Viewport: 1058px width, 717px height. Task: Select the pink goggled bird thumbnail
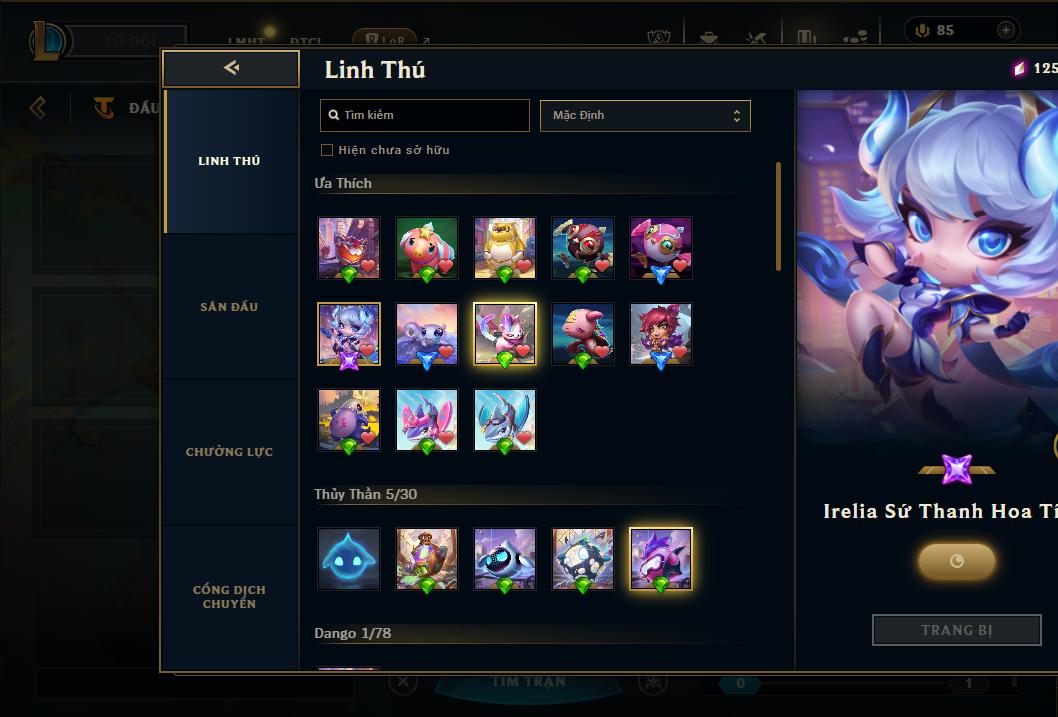tap(661, 247)
